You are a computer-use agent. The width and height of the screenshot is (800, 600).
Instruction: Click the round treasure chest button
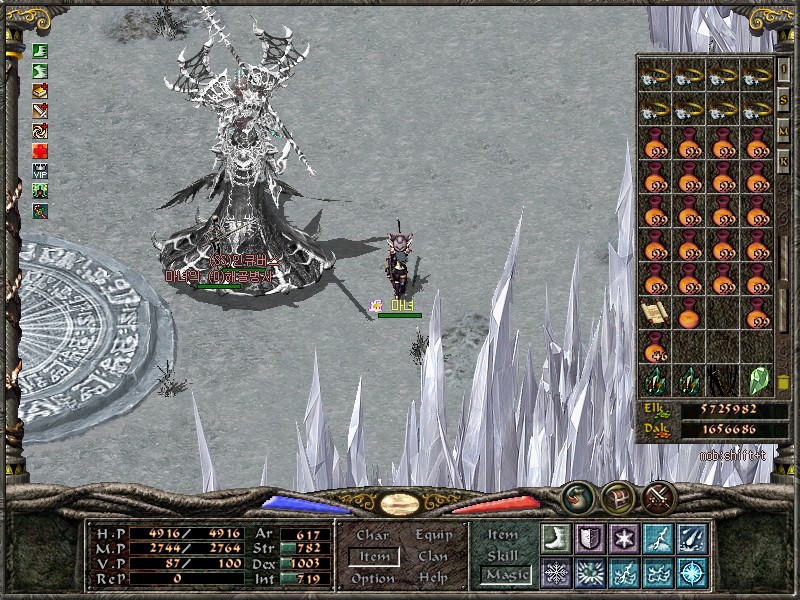click(x=618, y=497)
